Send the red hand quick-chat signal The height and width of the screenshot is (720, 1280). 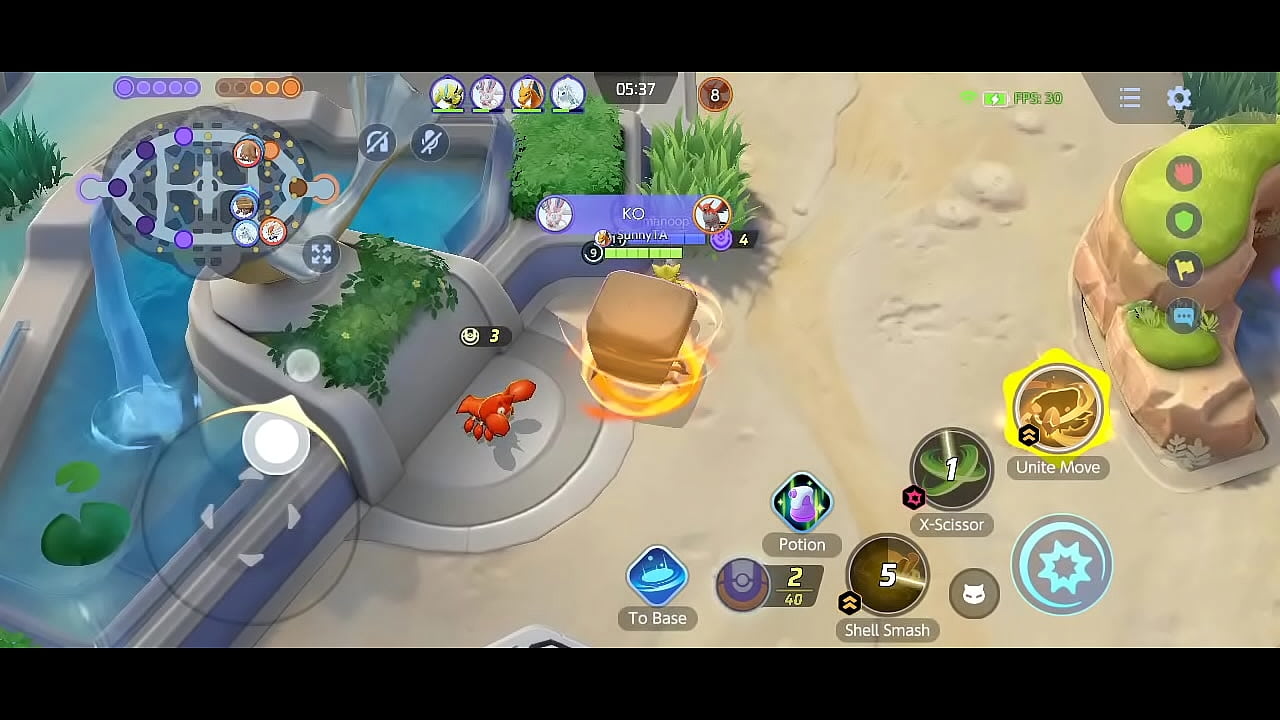coord(1184,173)
